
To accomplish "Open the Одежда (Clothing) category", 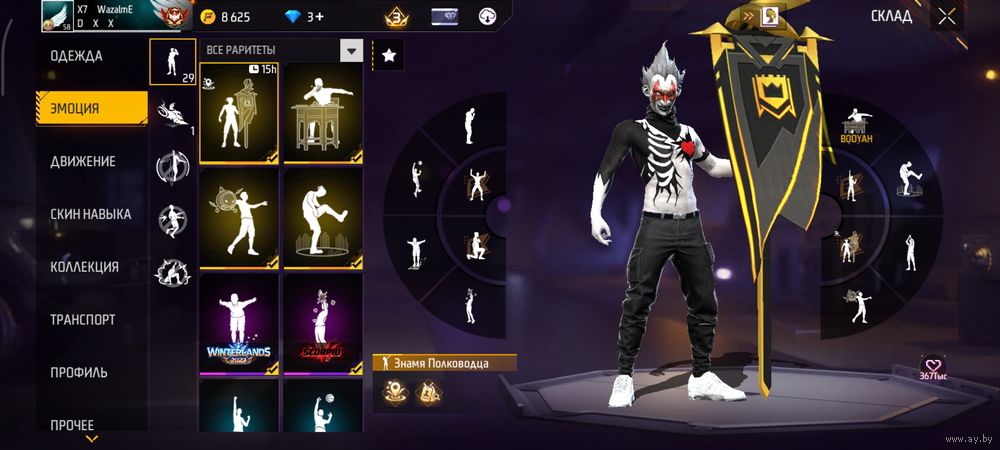I will 77,56.
